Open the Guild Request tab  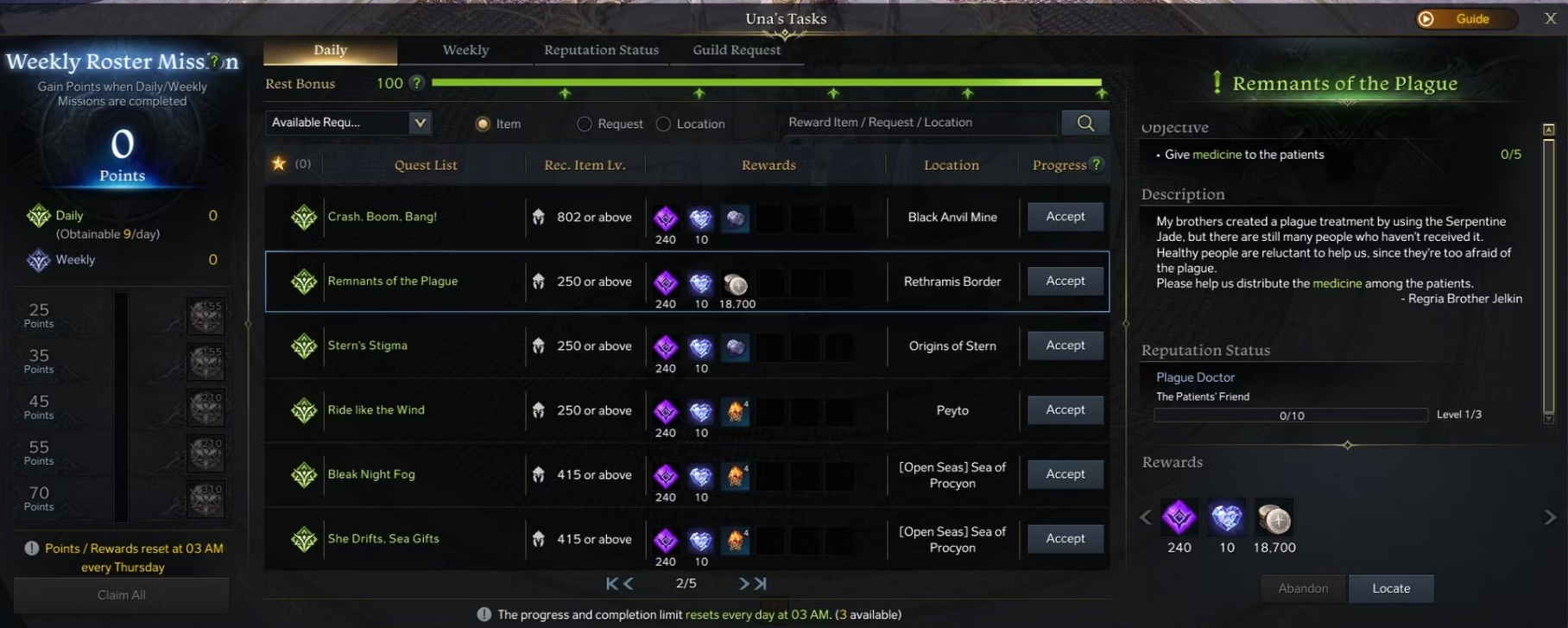pyautogui.click(x=736, y=50)
